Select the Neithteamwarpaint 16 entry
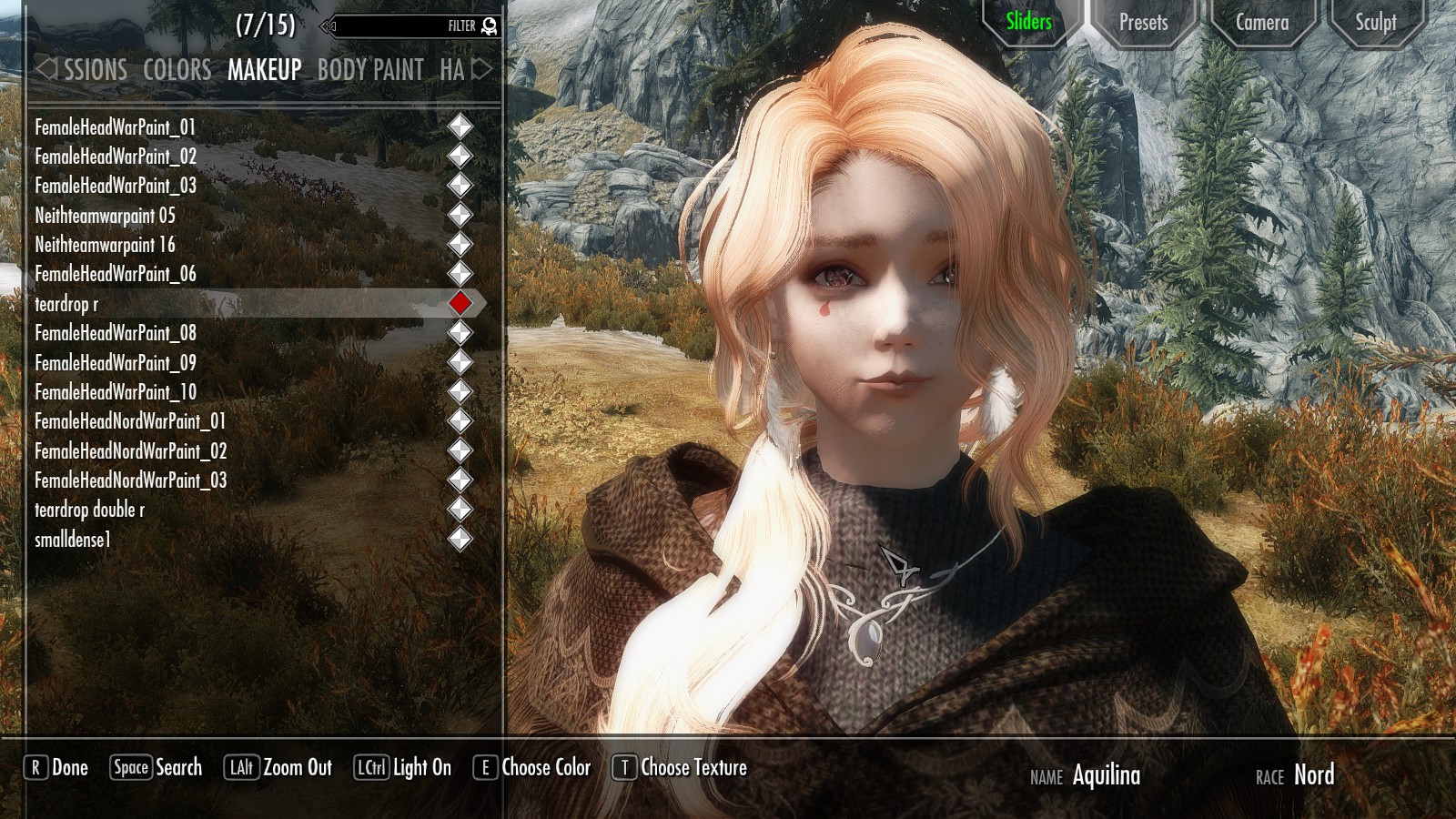1456x819 pixels. point(105,245)
